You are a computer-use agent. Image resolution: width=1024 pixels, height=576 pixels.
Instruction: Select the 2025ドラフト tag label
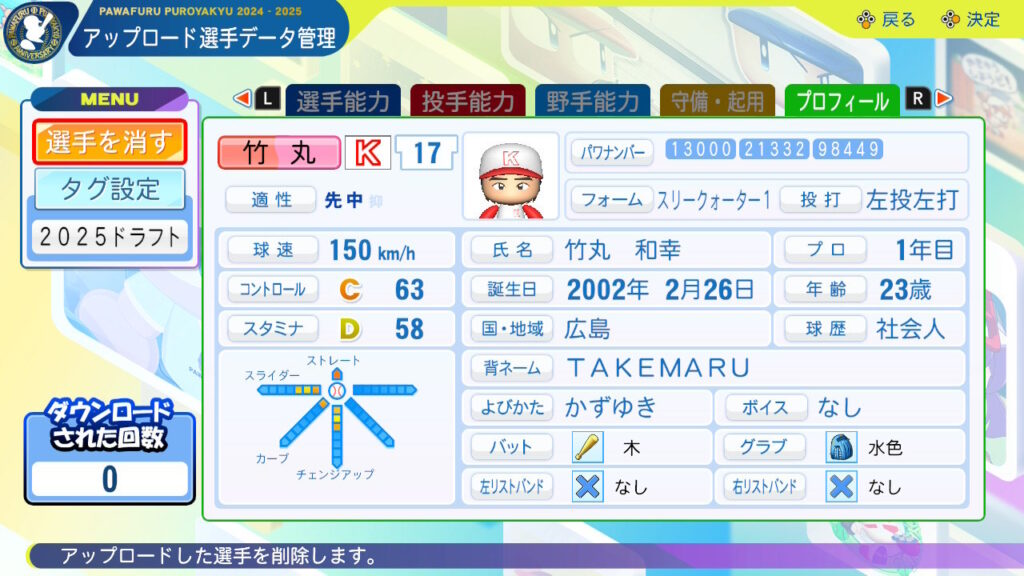click(109, 237)
